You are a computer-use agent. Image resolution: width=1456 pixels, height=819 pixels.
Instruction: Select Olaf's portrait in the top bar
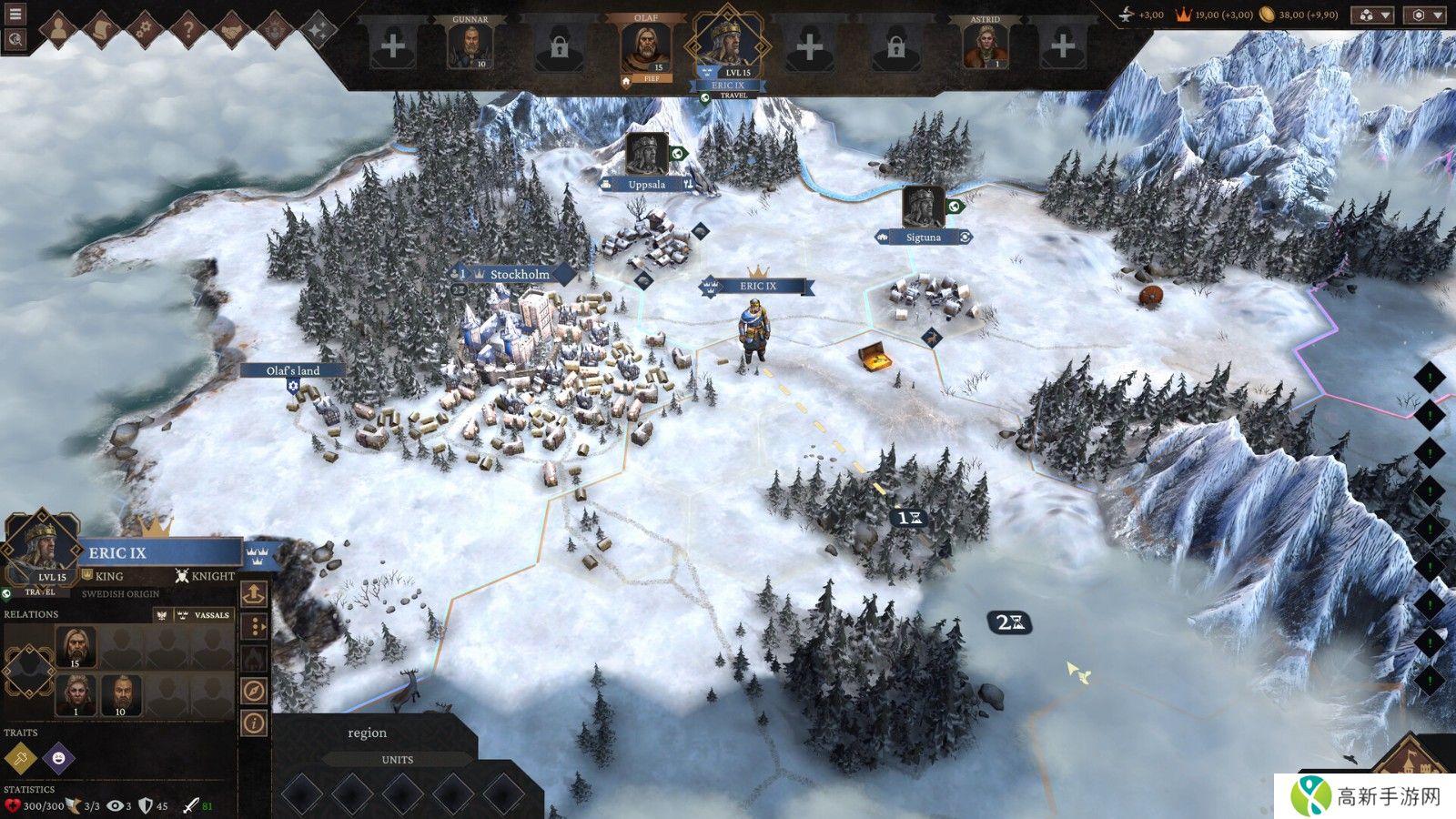click(x=645, y=47)
